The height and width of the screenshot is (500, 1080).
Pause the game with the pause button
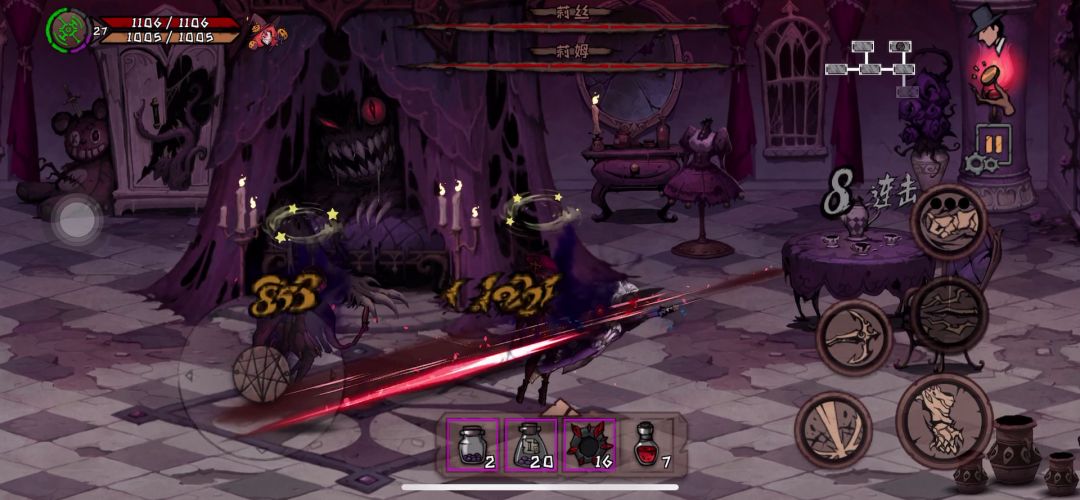(x=992, y=144)
